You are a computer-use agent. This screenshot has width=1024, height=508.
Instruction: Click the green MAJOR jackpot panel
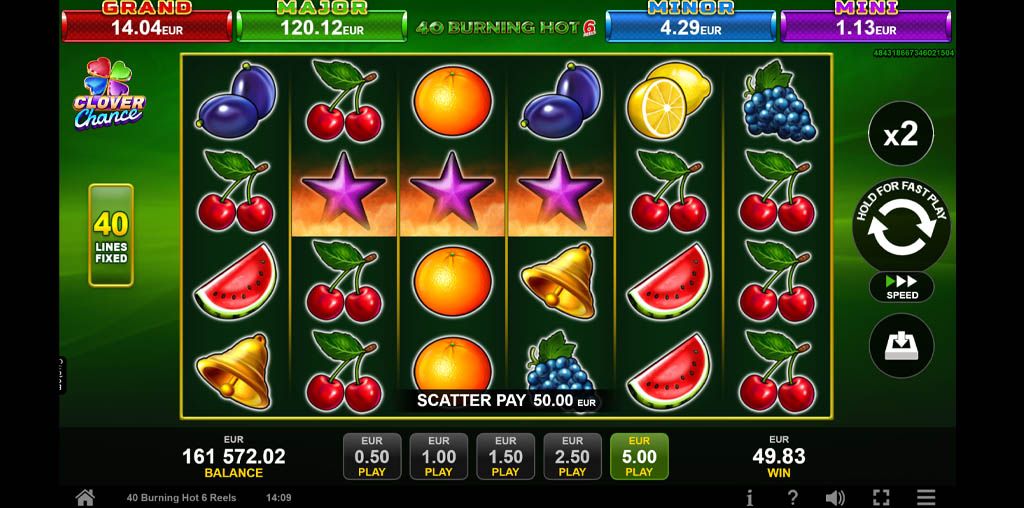(321, 24)
